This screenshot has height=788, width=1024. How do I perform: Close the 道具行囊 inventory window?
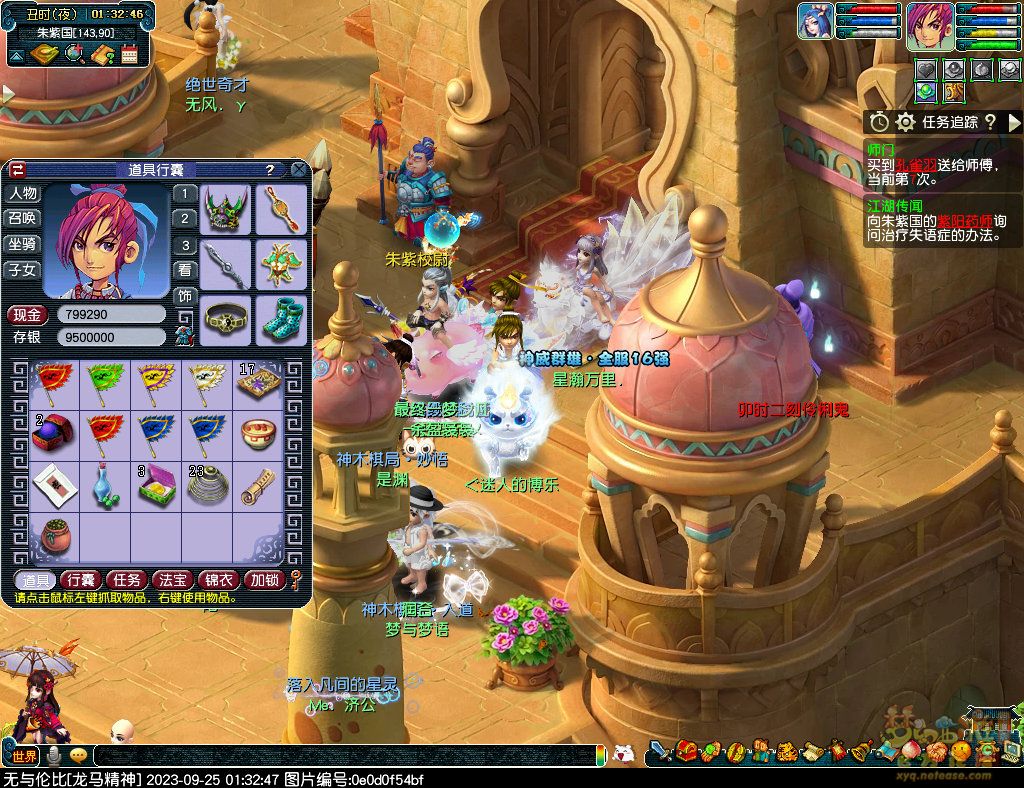[298, 170]
